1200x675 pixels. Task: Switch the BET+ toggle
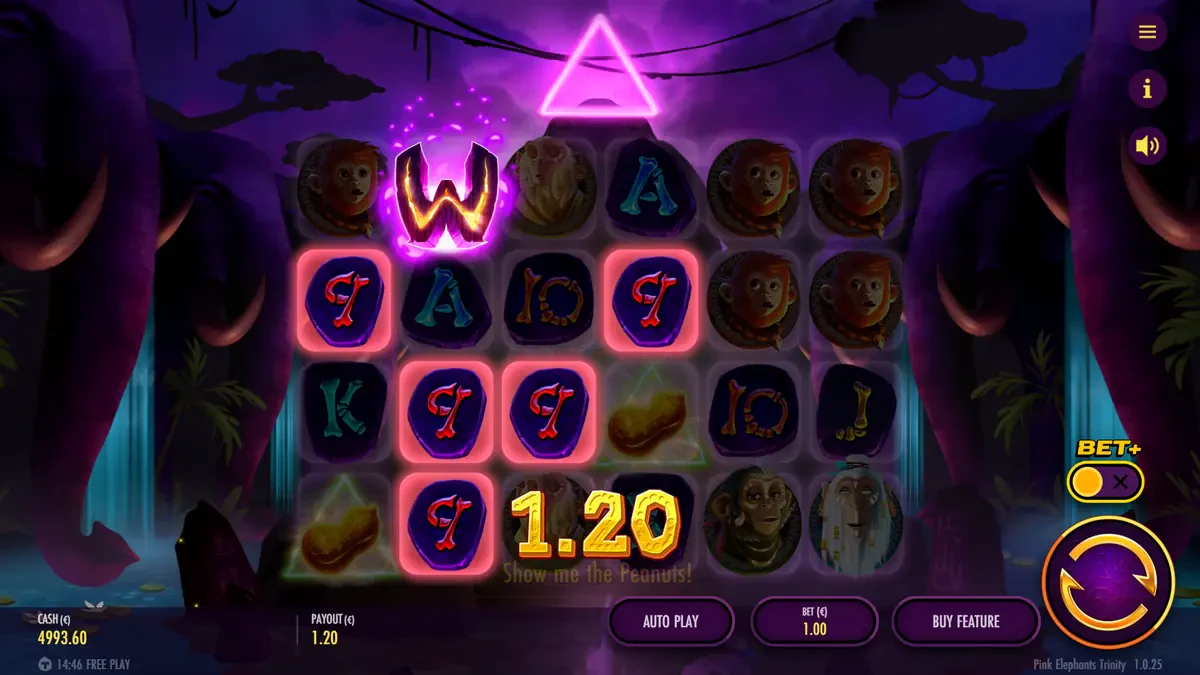[x=1105, y=482]
